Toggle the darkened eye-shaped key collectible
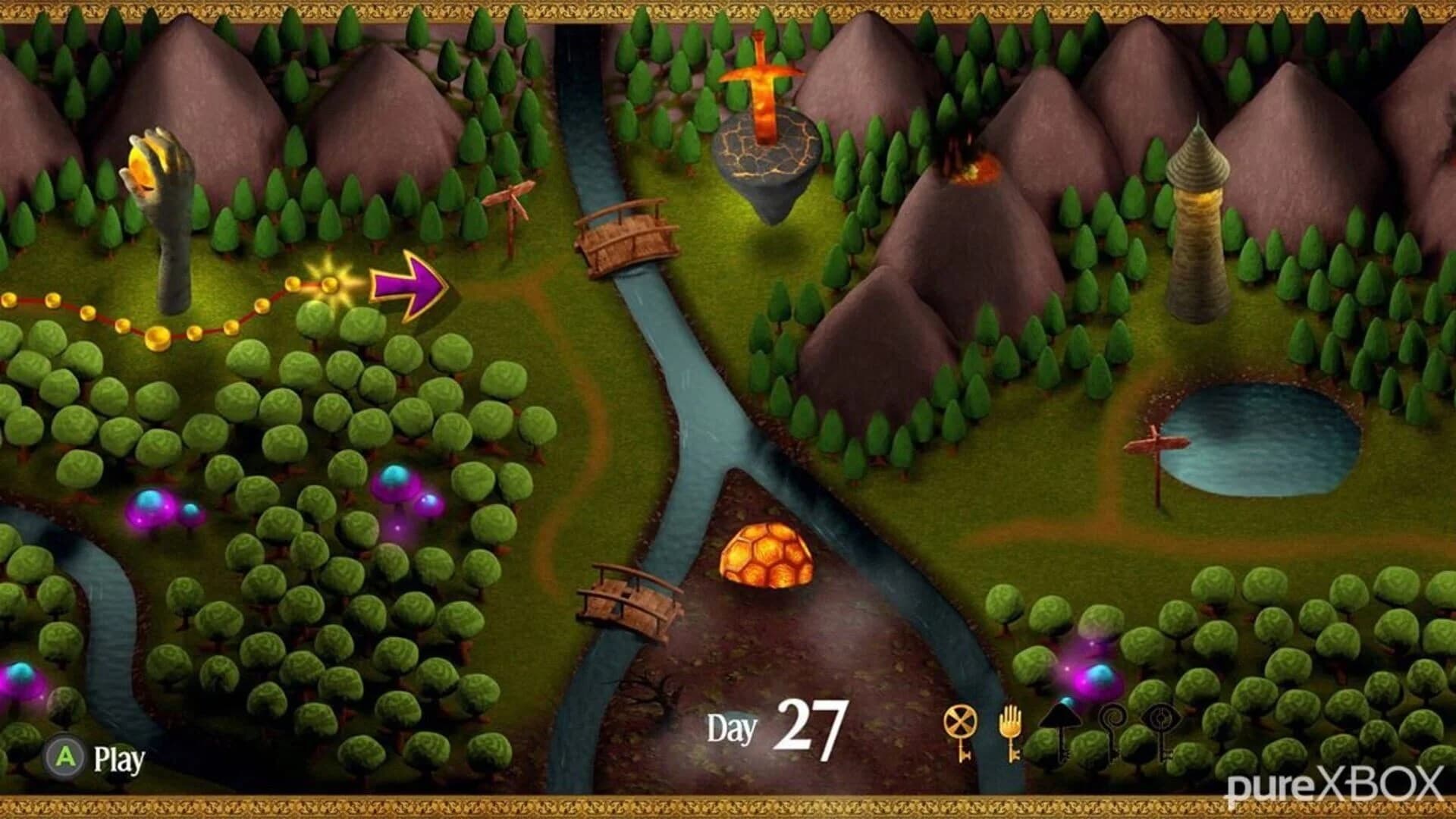The image size is (1456, 819). 1159,717
